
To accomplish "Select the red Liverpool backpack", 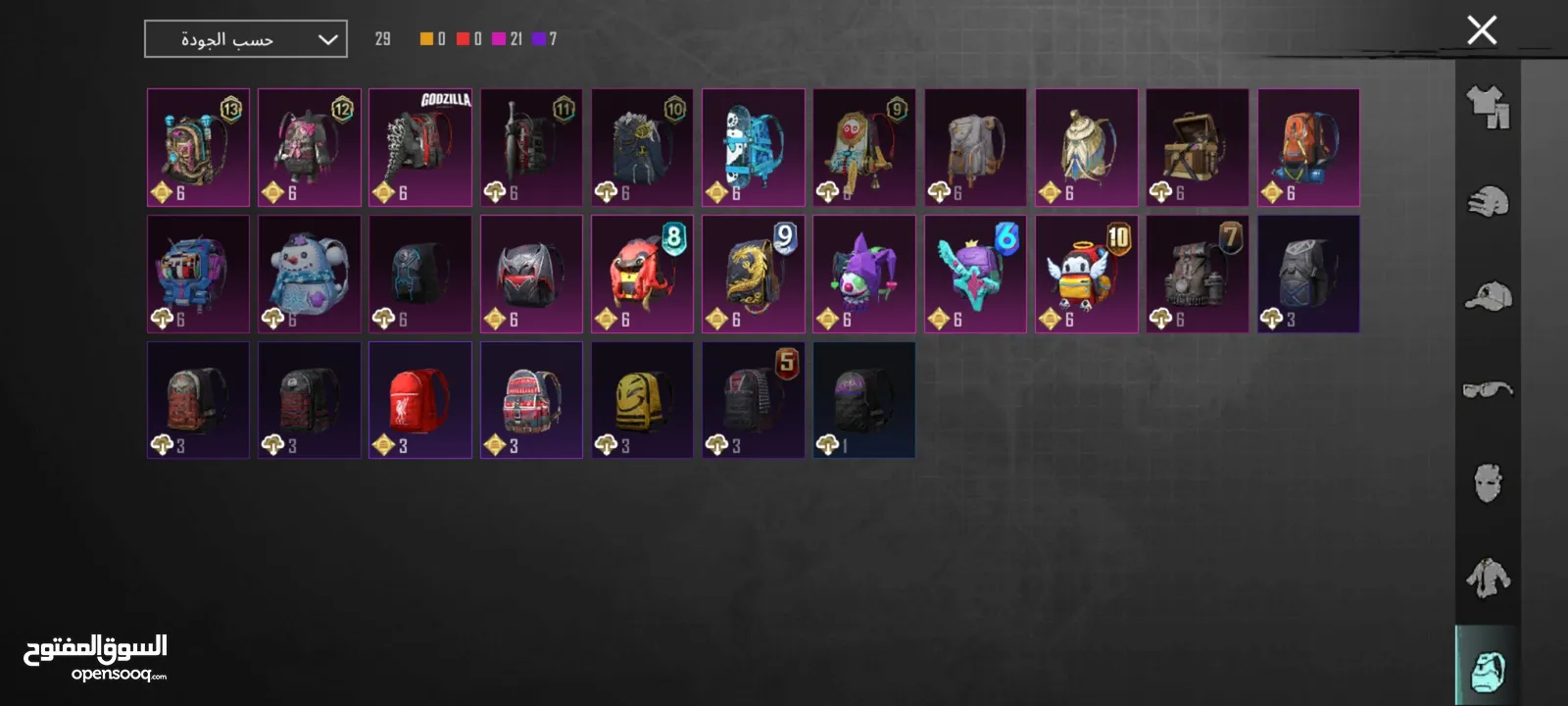I will point(420,399).
